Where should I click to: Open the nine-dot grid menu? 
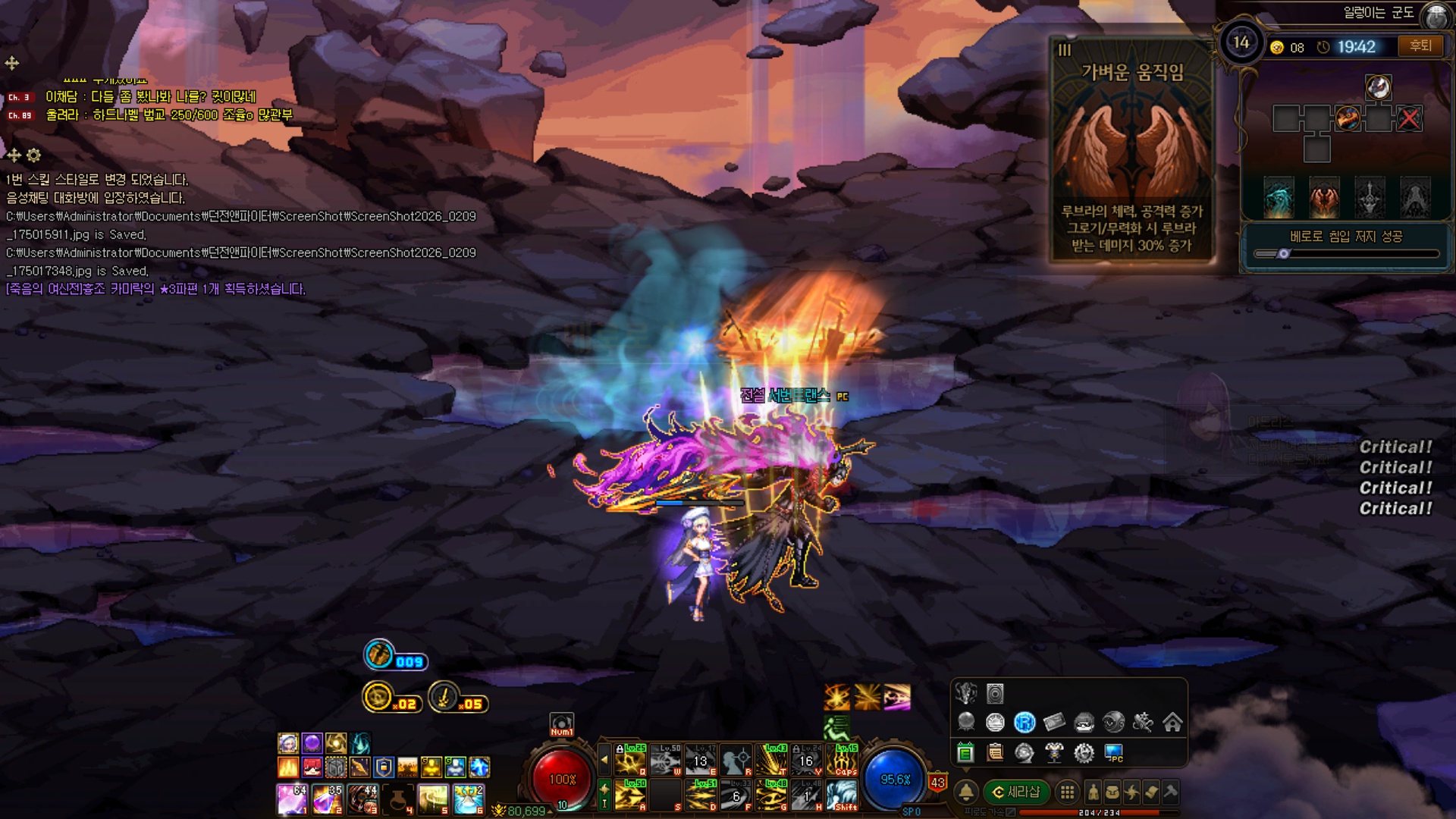1067,792
